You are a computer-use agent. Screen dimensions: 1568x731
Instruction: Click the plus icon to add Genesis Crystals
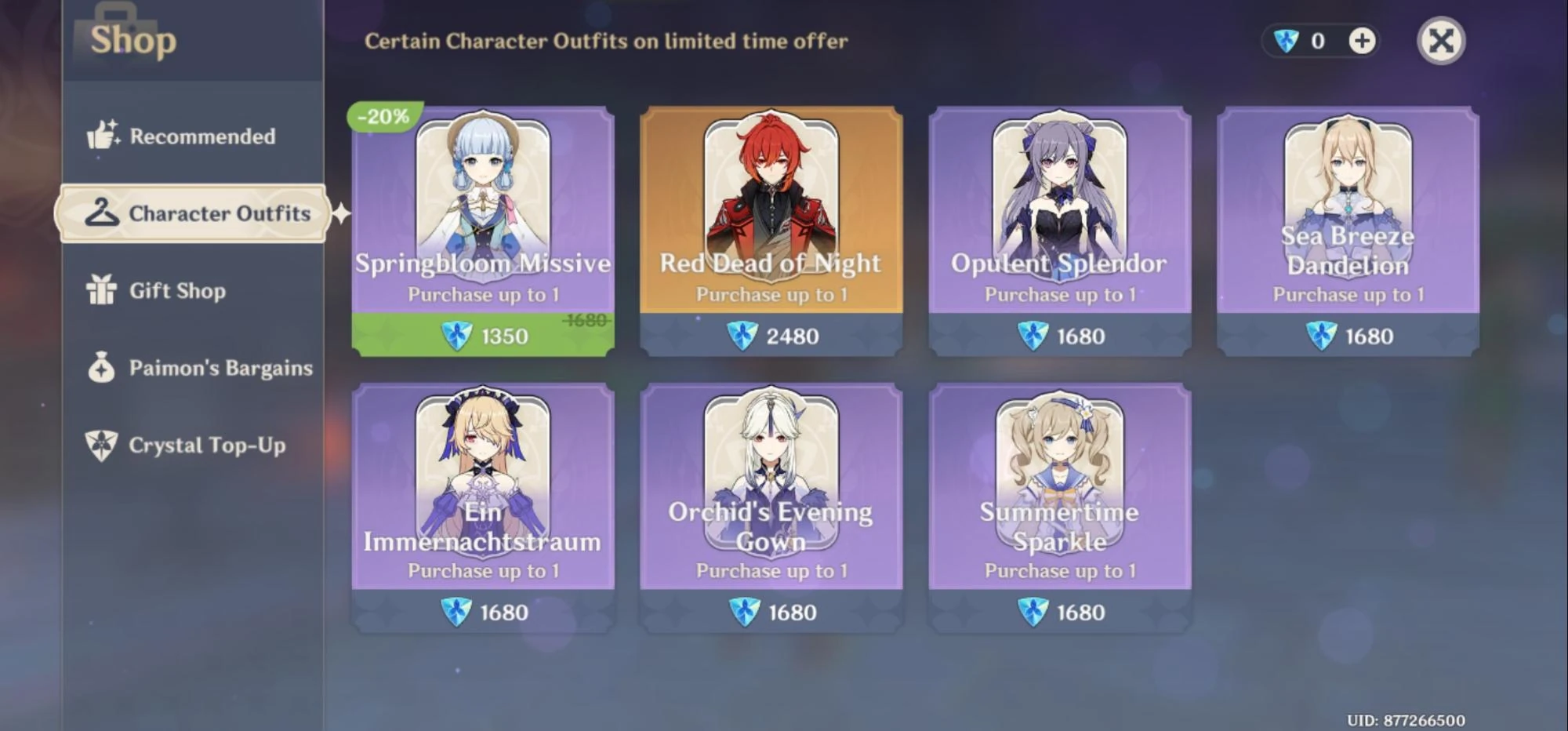click(x=1363, y=39)
